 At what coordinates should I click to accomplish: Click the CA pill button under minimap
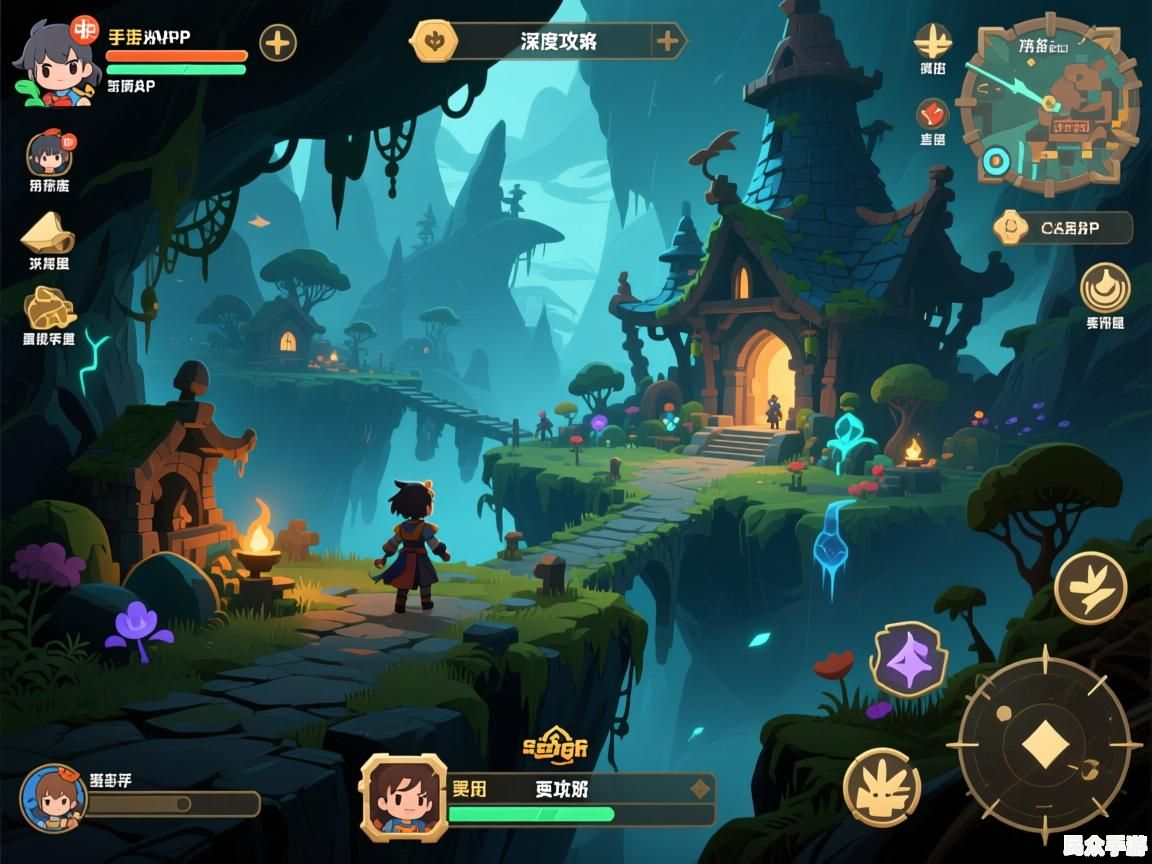(x=1062, y=228)
